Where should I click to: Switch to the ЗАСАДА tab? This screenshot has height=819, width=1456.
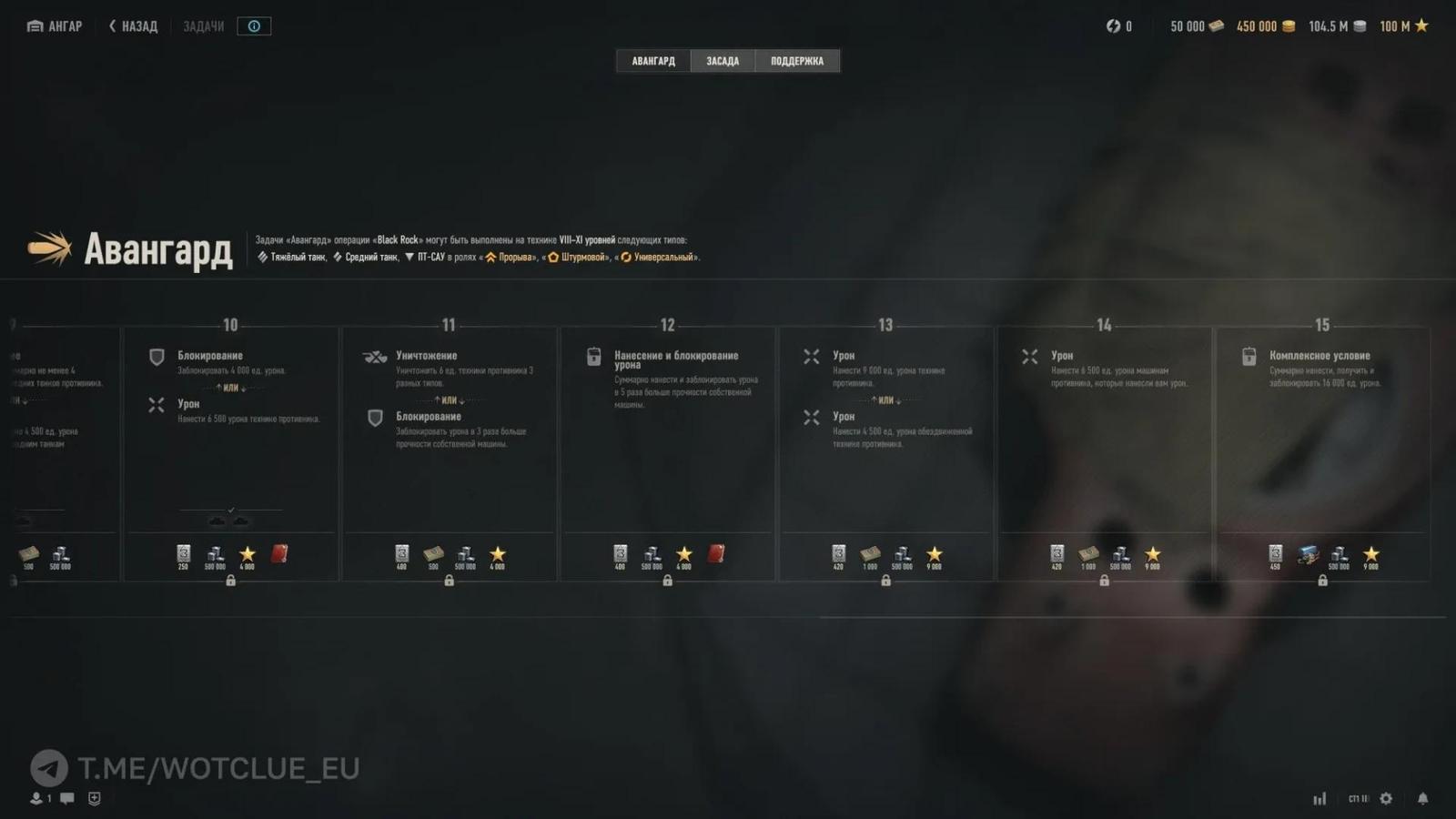723,60
